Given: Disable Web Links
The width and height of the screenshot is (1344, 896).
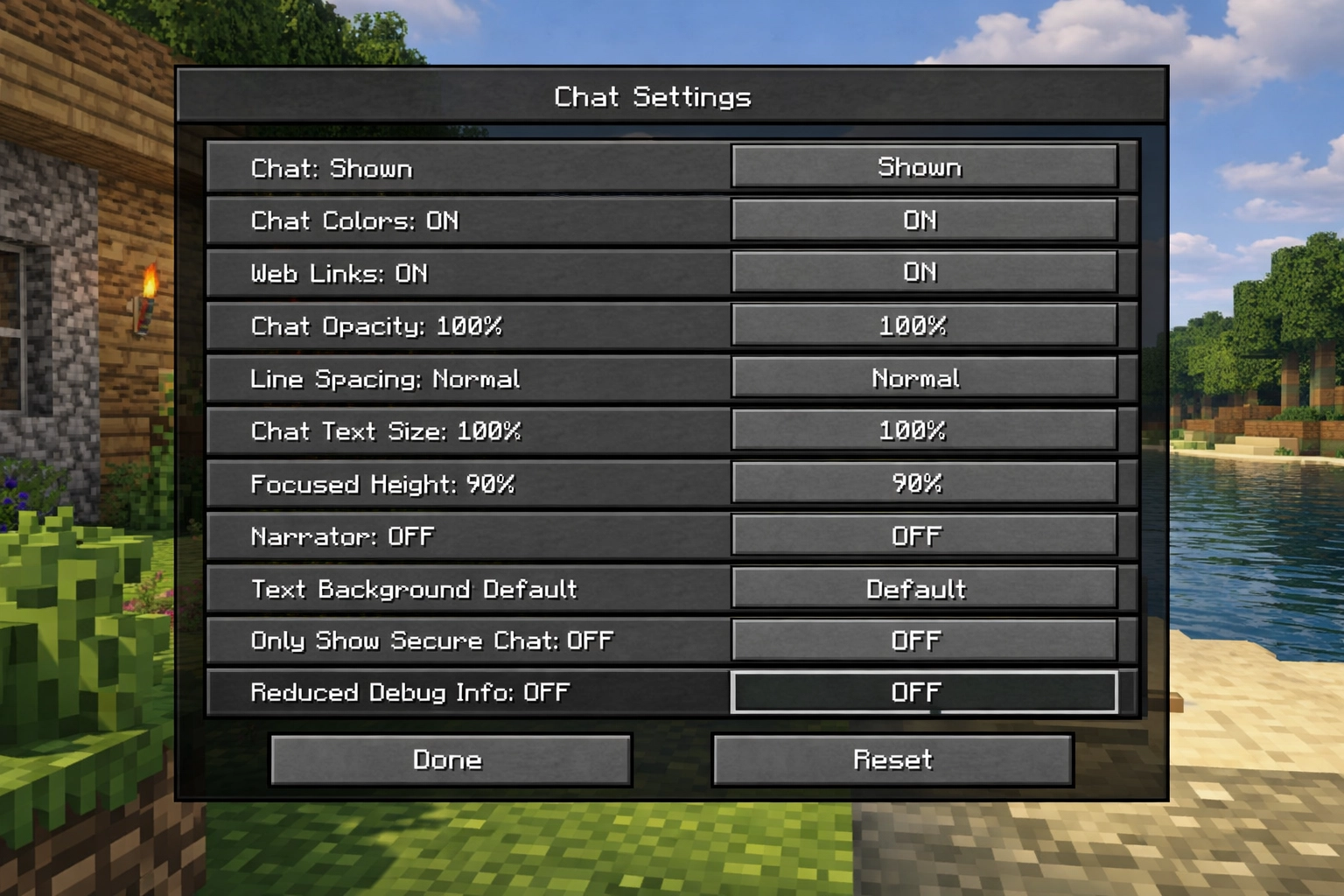Looking at the screenshot, I should [923, 273].
